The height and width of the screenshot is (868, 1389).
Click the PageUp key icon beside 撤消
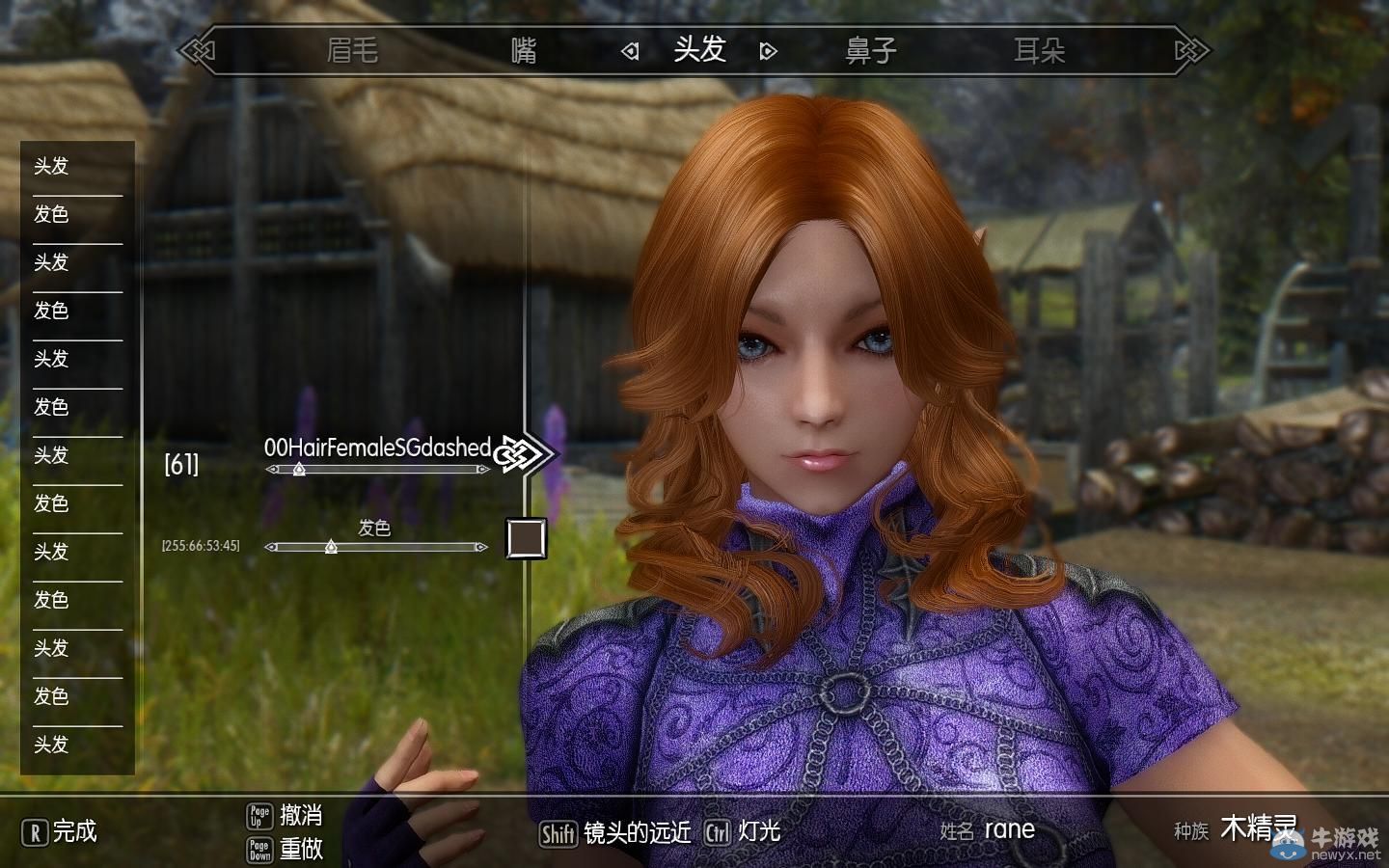pyautogui.click(x=259, y=815)
